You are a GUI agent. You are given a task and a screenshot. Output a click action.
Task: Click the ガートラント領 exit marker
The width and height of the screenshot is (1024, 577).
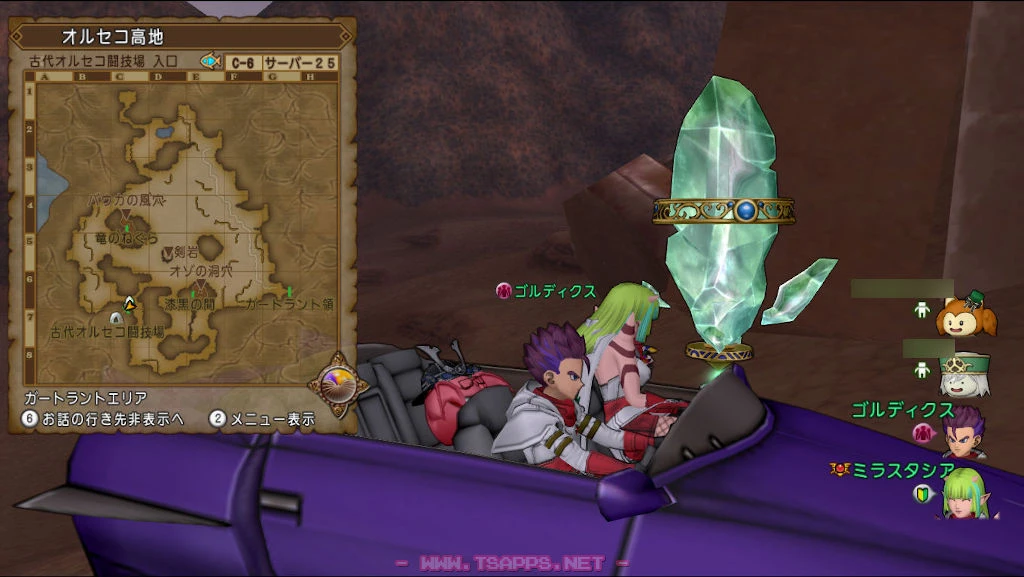(x=289, y=292)
